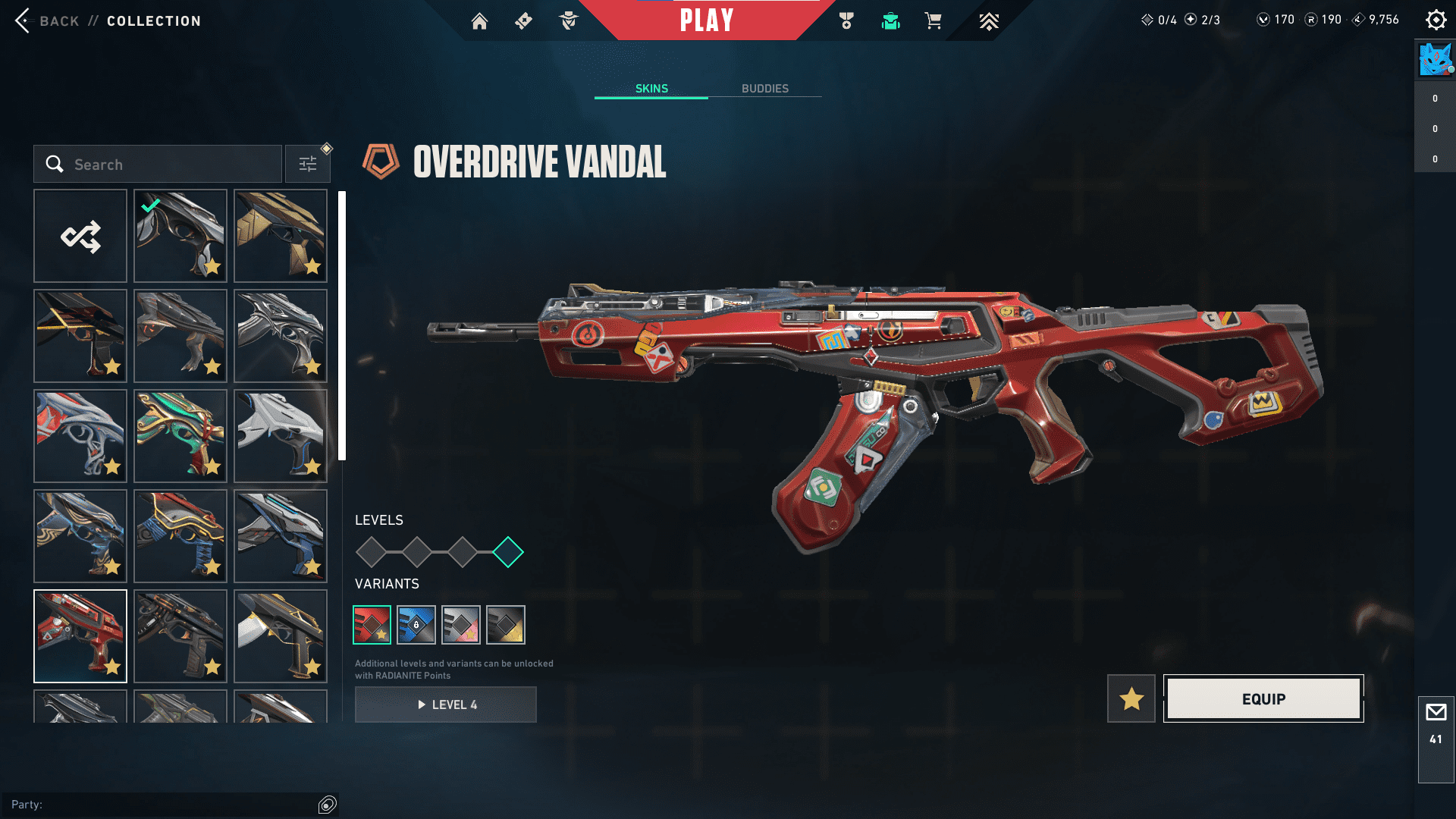Pick the green and gold dragon skin
Image resolution: width=1456 pixels, height=819 pixels.
coord(180,436)
